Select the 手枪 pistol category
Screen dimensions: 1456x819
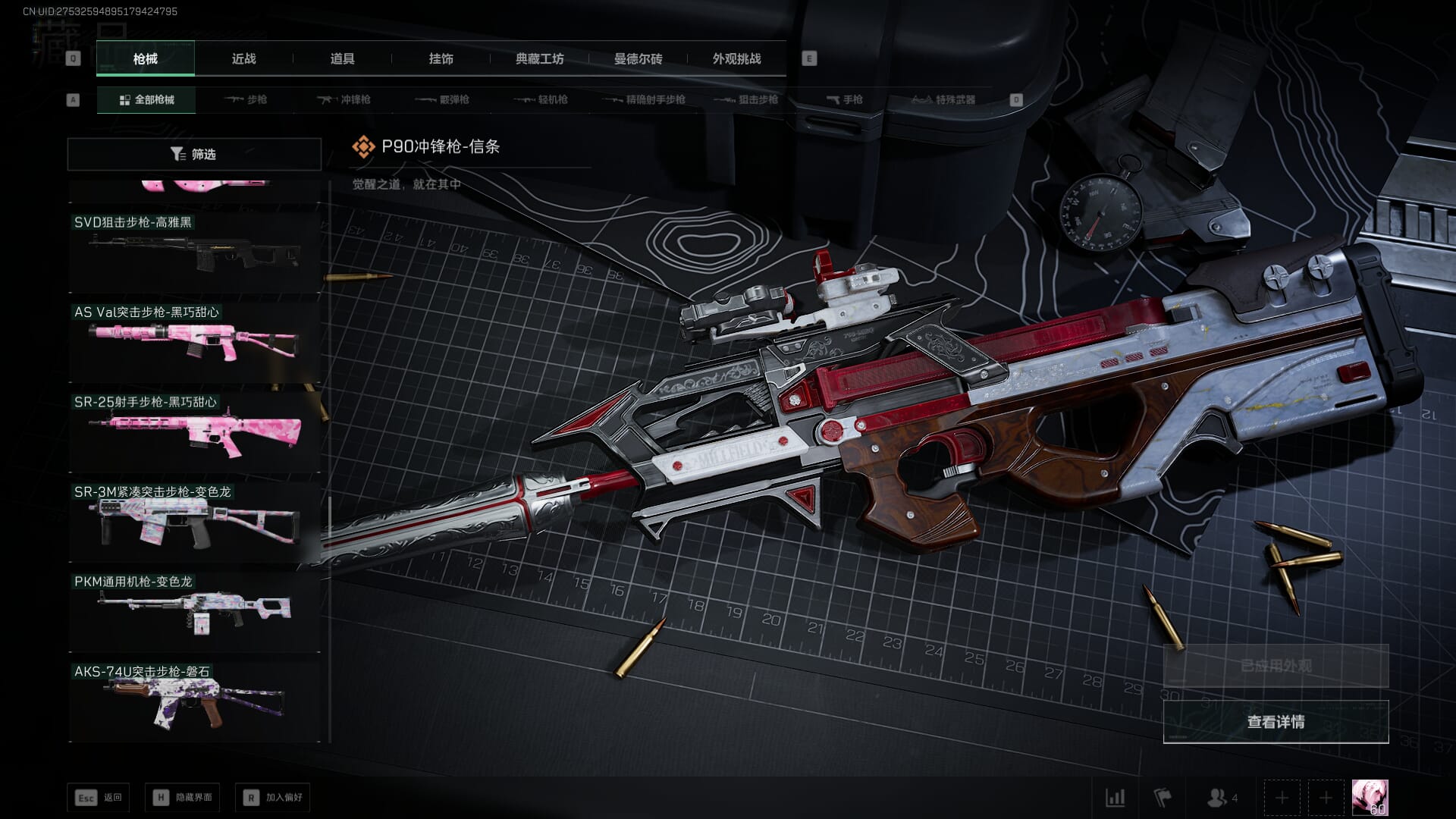(845, 99)
